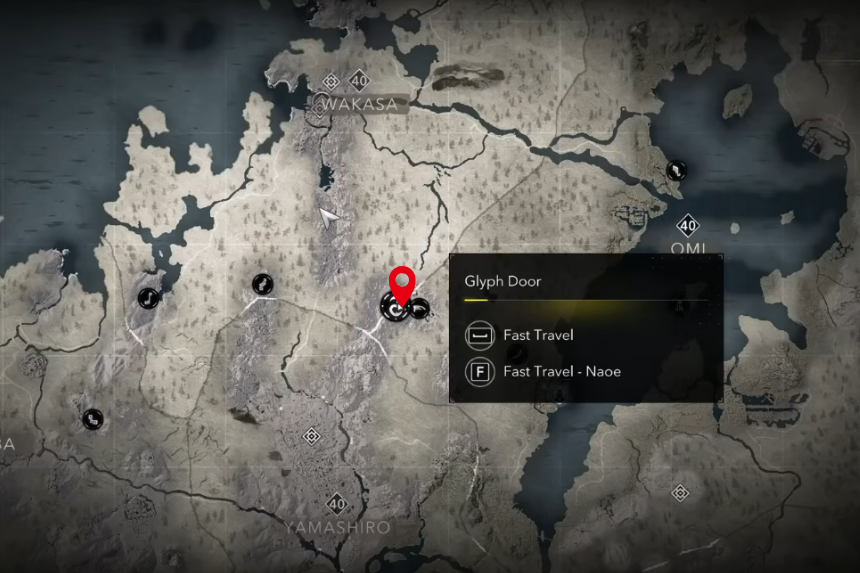Viewport: 860px width, 573px height.
Task: Click the red location pin on the map
Action: point(401,283)
